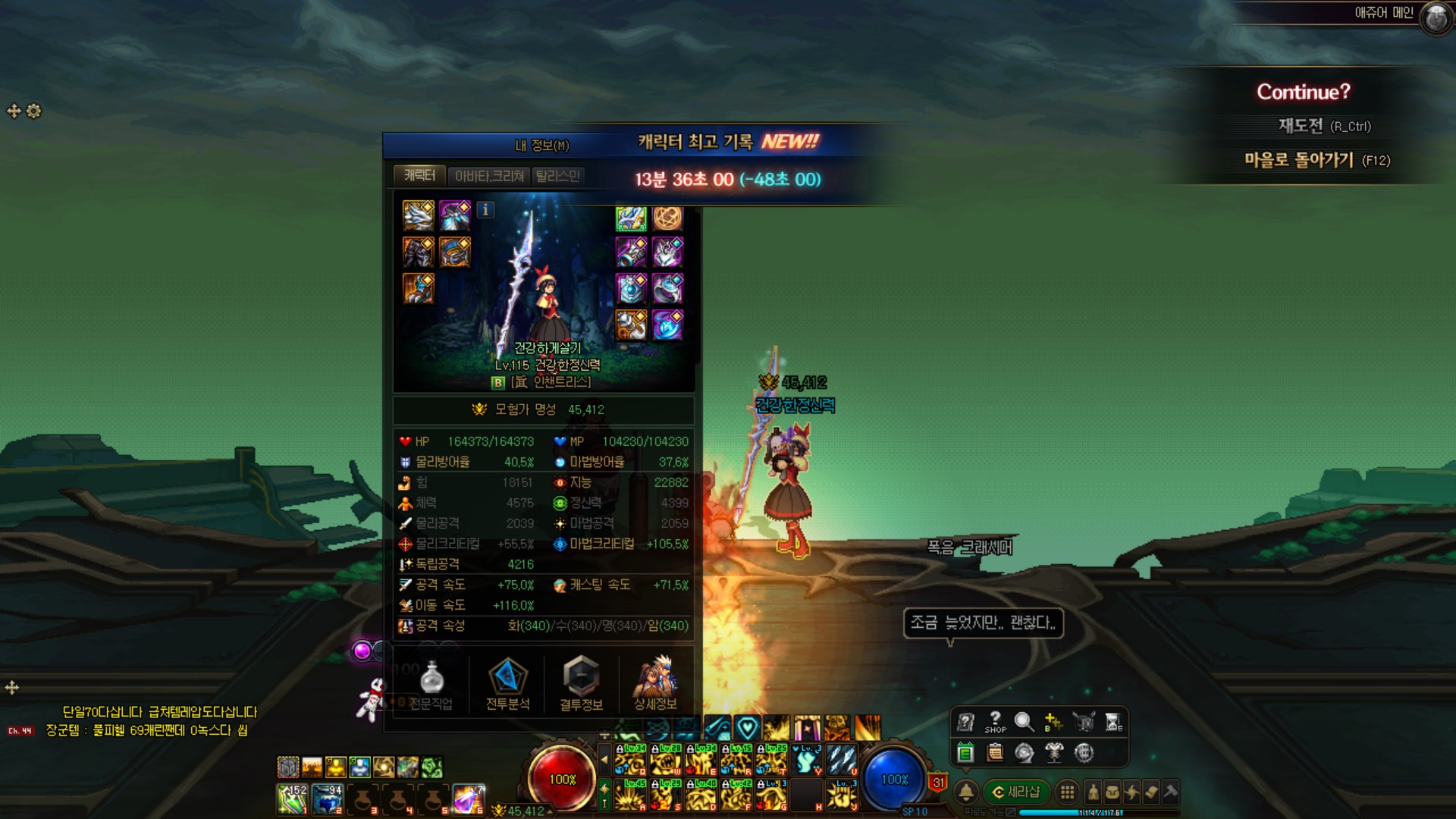
Task: Open the grid menu button
Action: click(x=1067, y=792)
